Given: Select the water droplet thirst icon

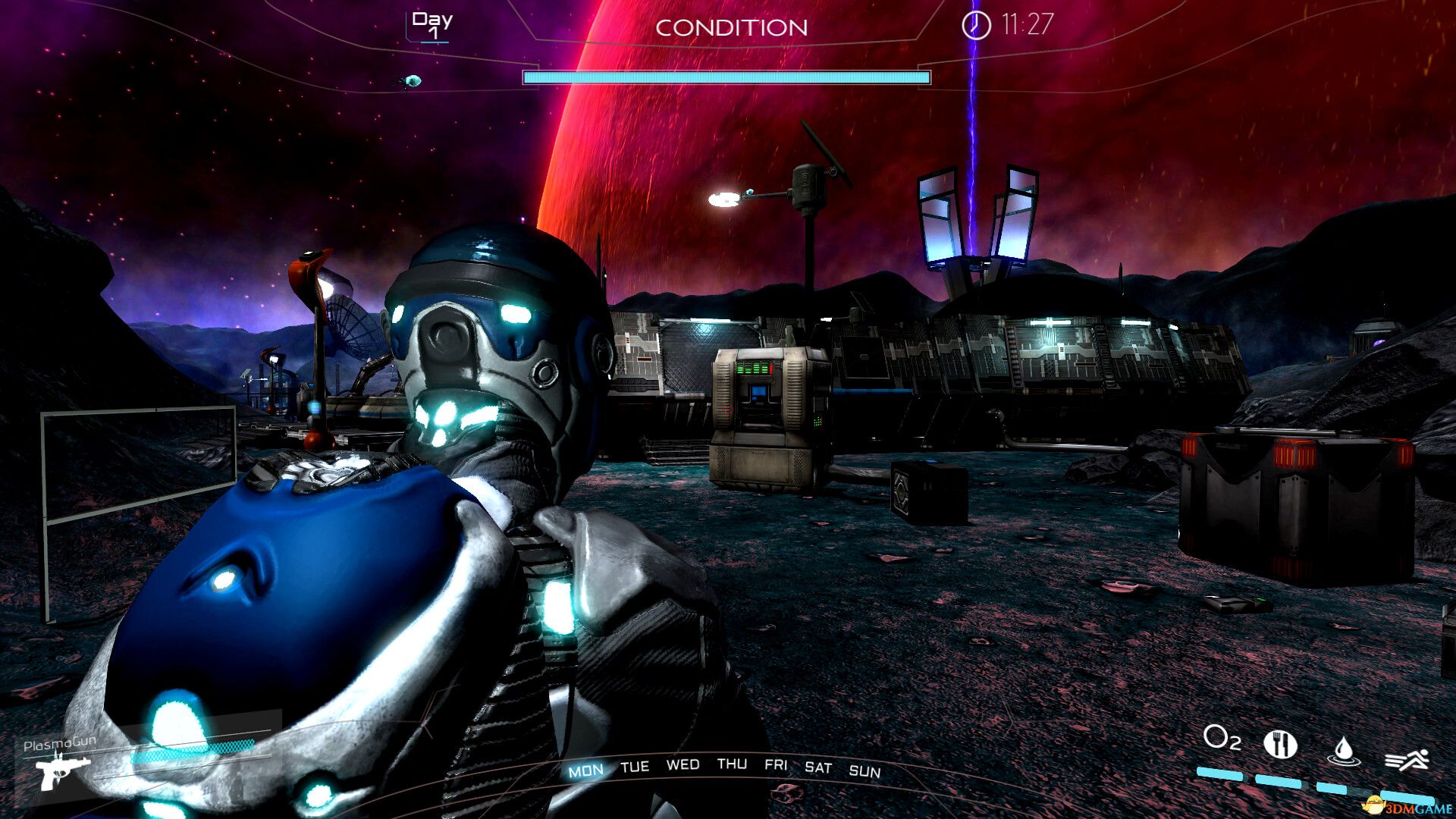Looking at the screenshot, I should coord(1343,750).
